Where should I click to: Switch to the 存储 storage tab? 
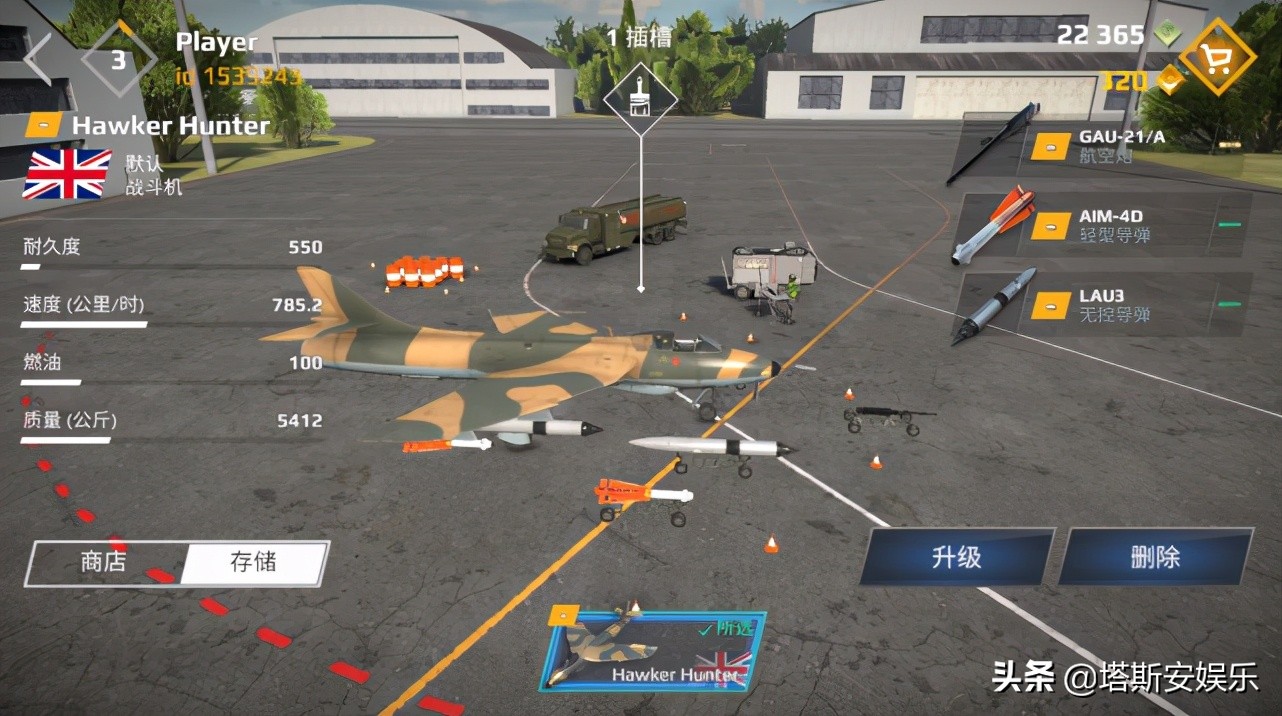click(253, 562)
